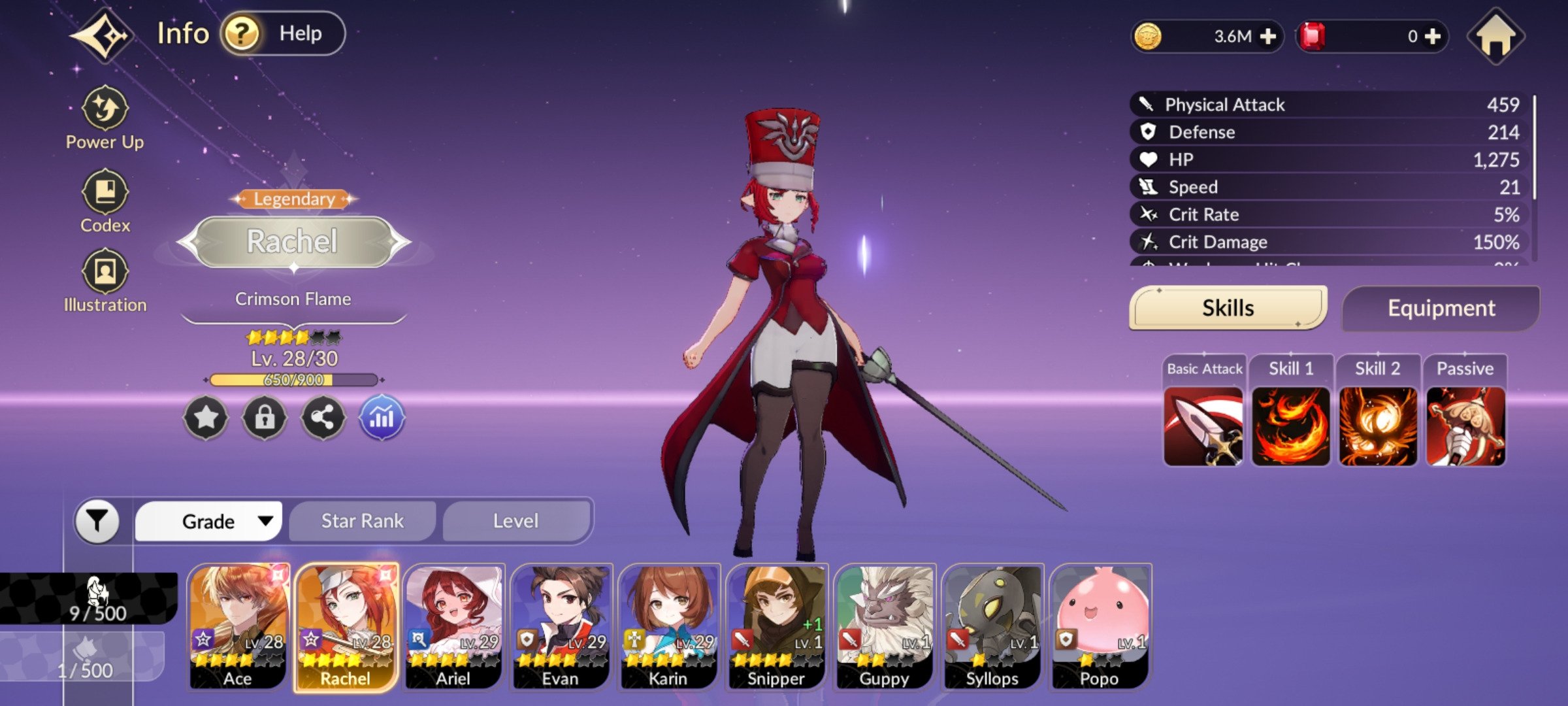
Task: View the Skill 1 fire slash icon
Action: [x=1290, y=426]
